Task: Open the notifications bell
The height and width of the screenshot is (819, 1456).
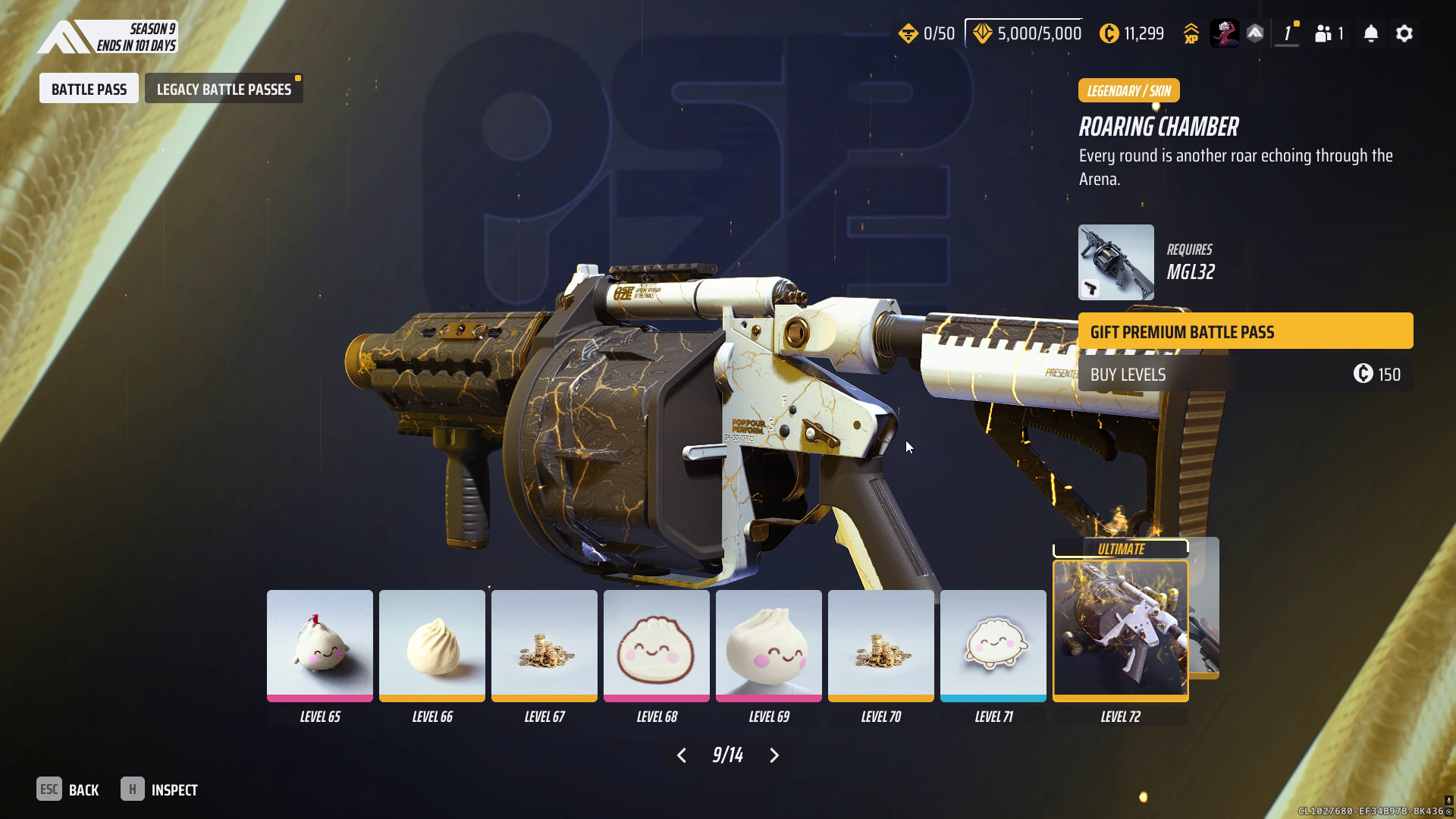Action: (x=1371, y=33)
